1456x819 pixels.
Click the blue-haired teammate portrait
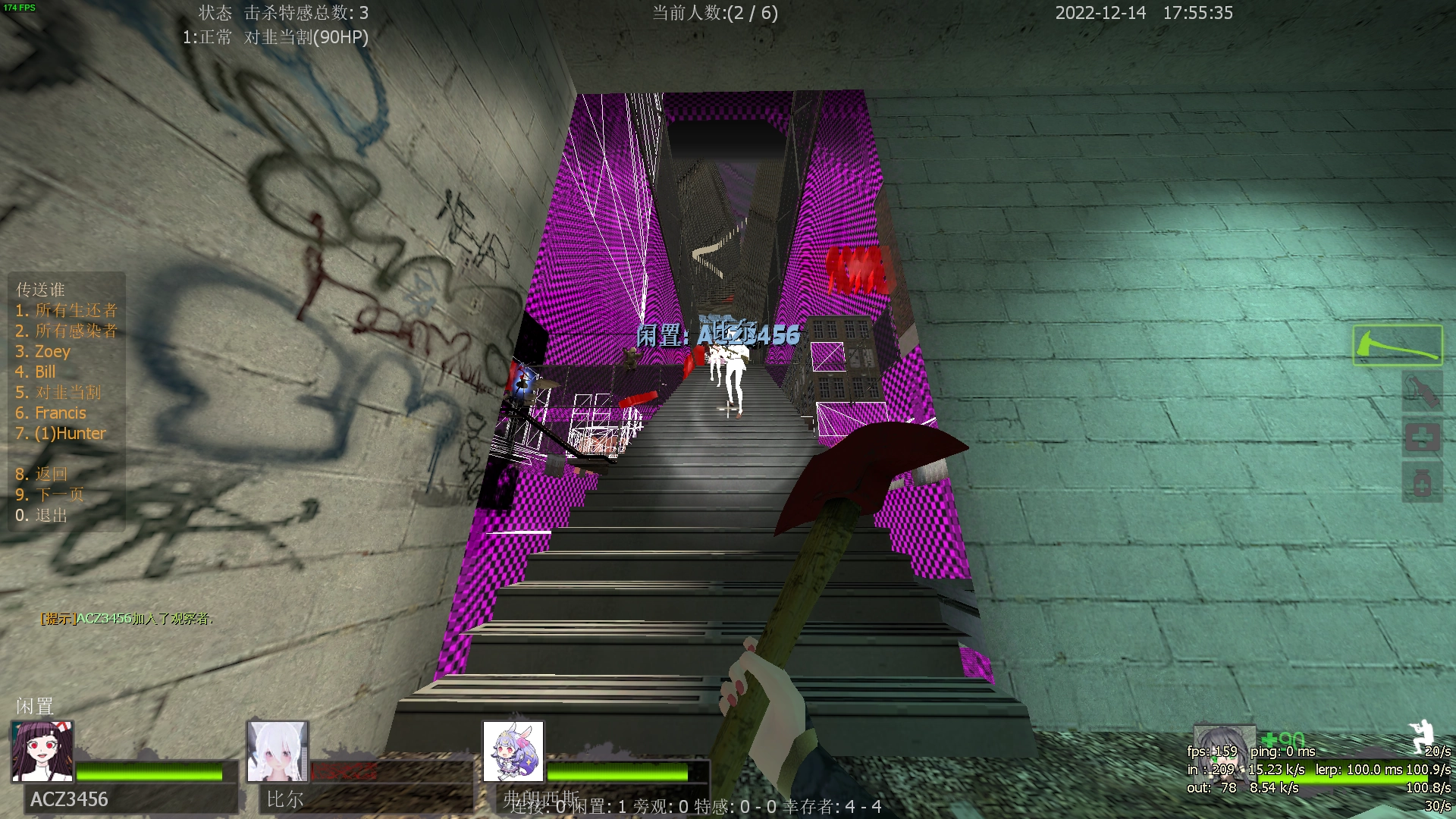[513, 752]
